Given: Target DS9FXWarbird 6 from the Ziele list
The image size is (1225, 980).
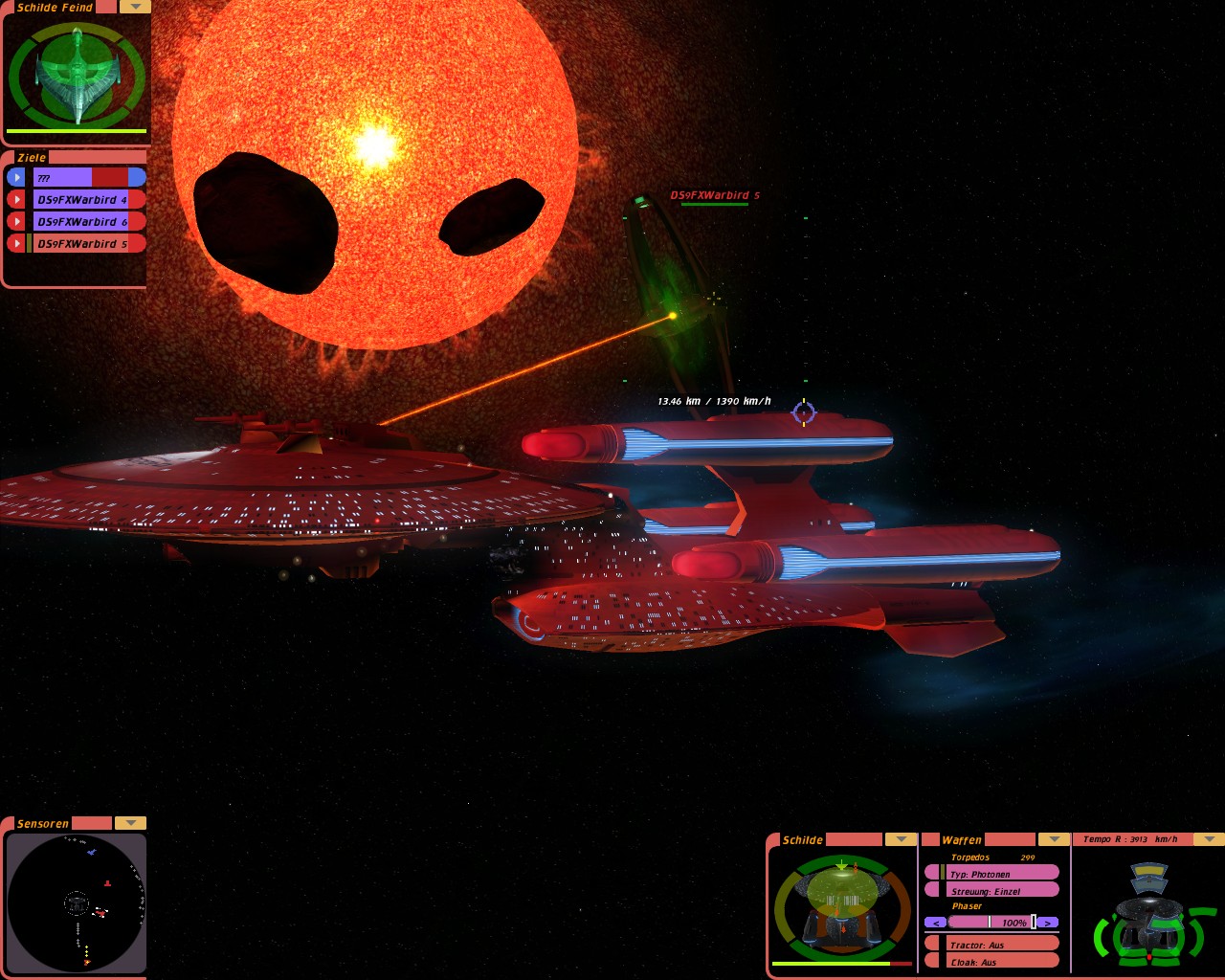Looking at the screenshot, I should (x=82, y=222).
